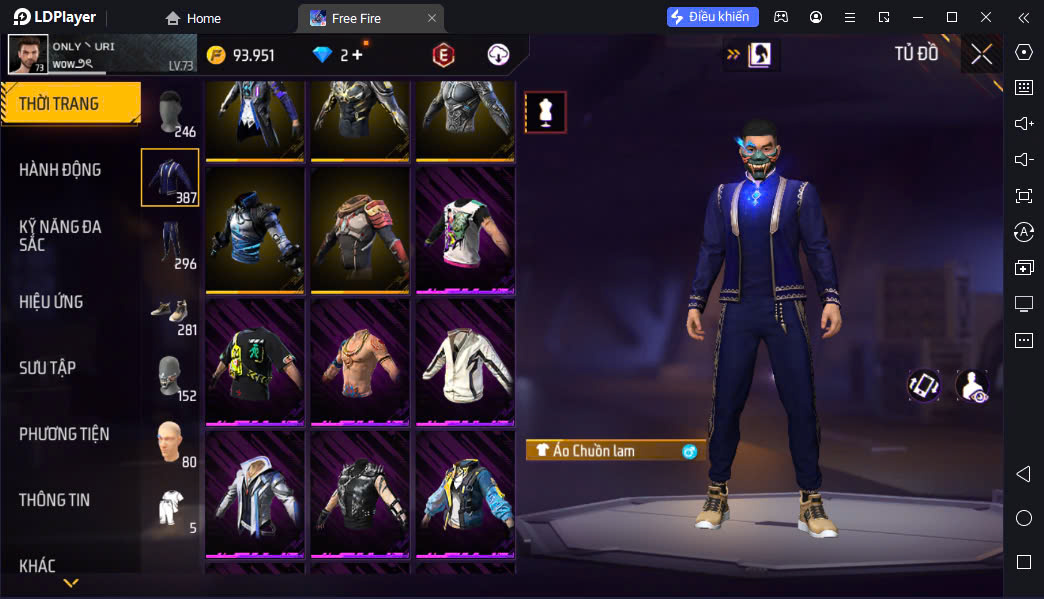The width and height of the screenshot is (1044, 599).
Task: Choose the headwear subcategory with 246 items
Action: (170, 112)
